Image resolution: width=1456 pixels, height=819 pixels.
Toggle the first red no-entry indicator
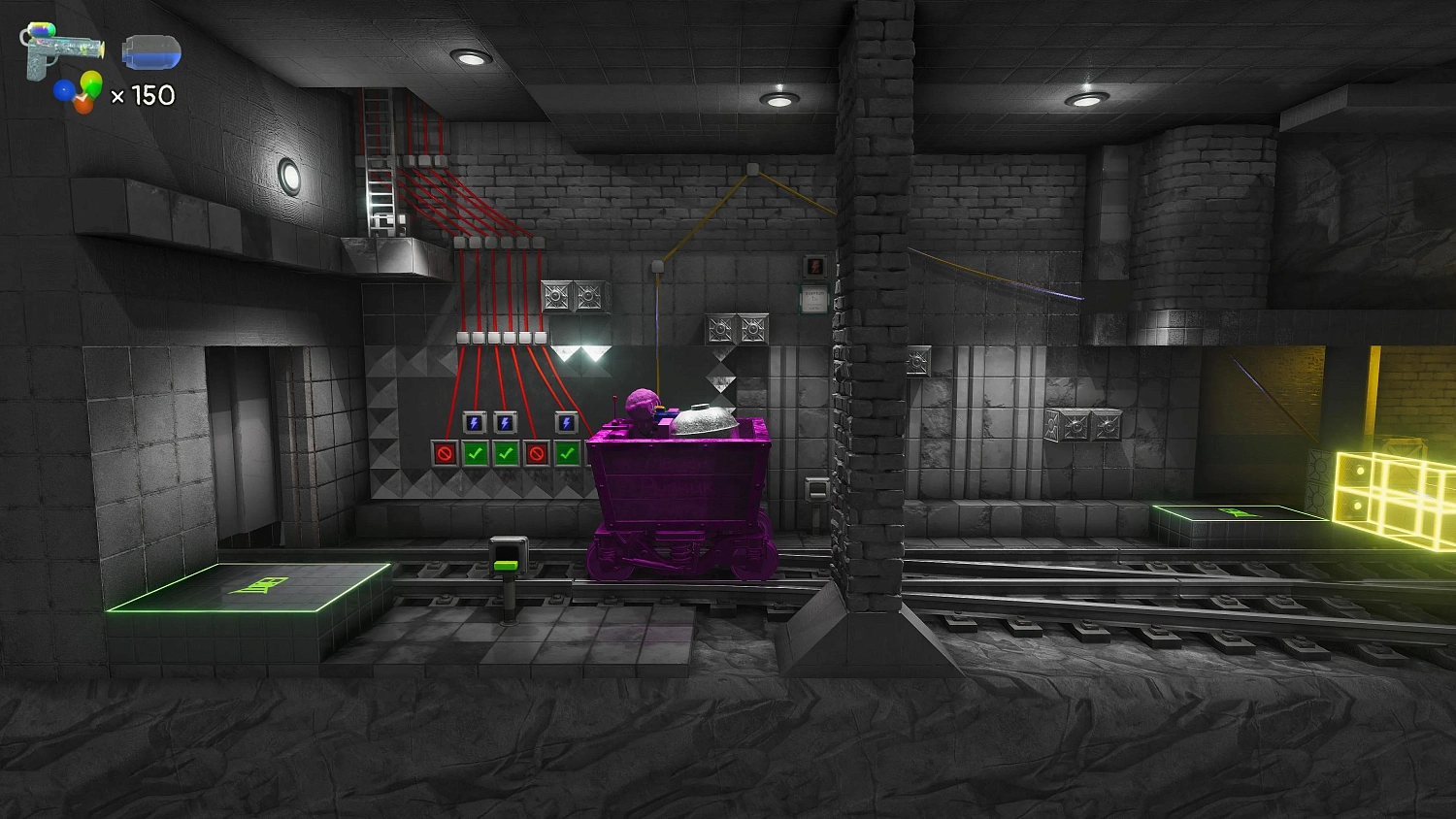pos(445,450)
